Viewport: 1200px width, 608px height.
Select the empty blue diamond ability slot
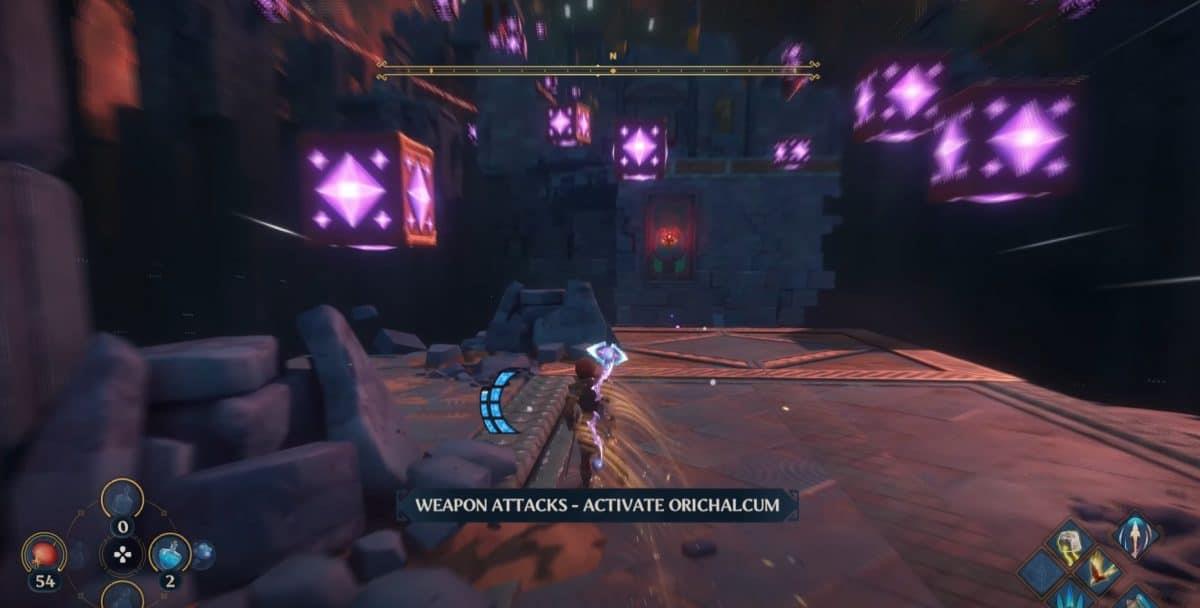pyautogui.click(x=1040, y=574)
